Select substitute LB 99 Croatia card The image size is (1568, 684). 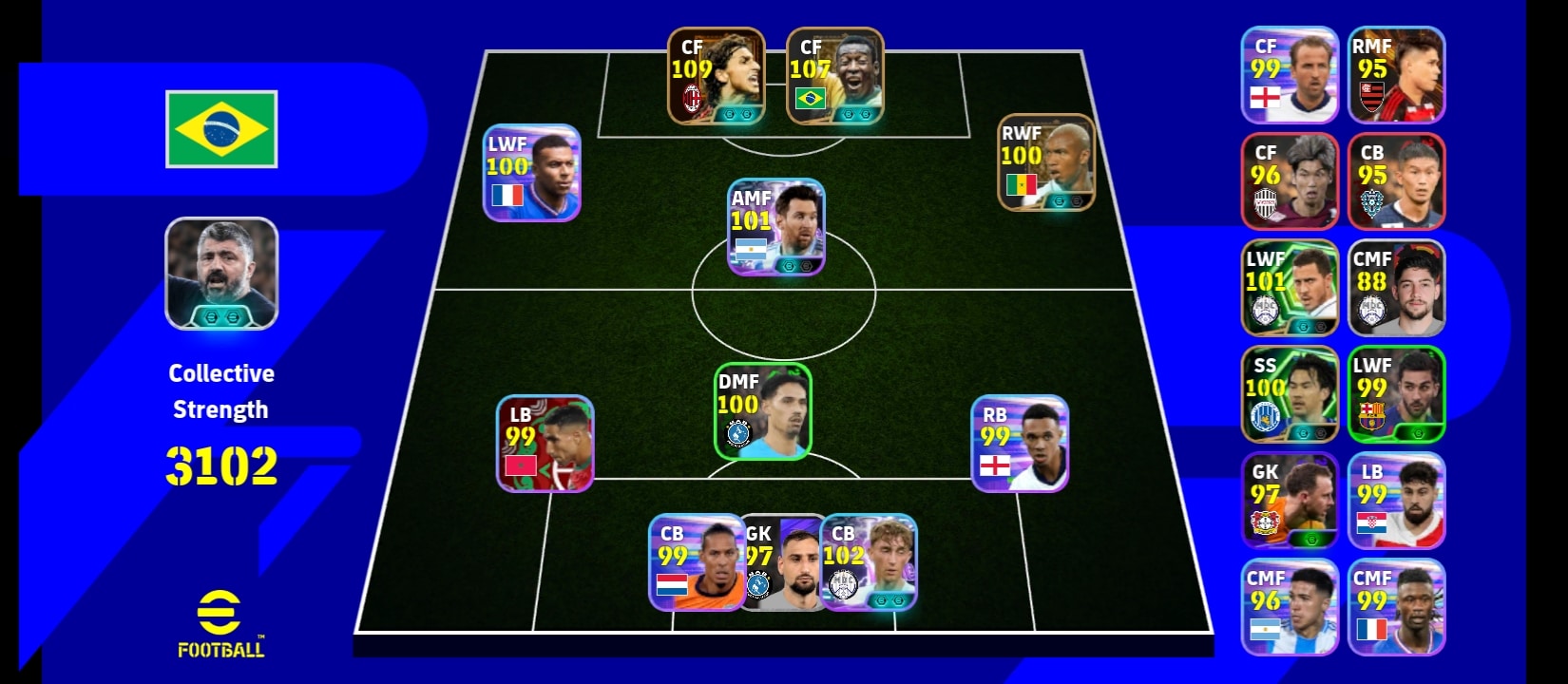click(1396, 501)
